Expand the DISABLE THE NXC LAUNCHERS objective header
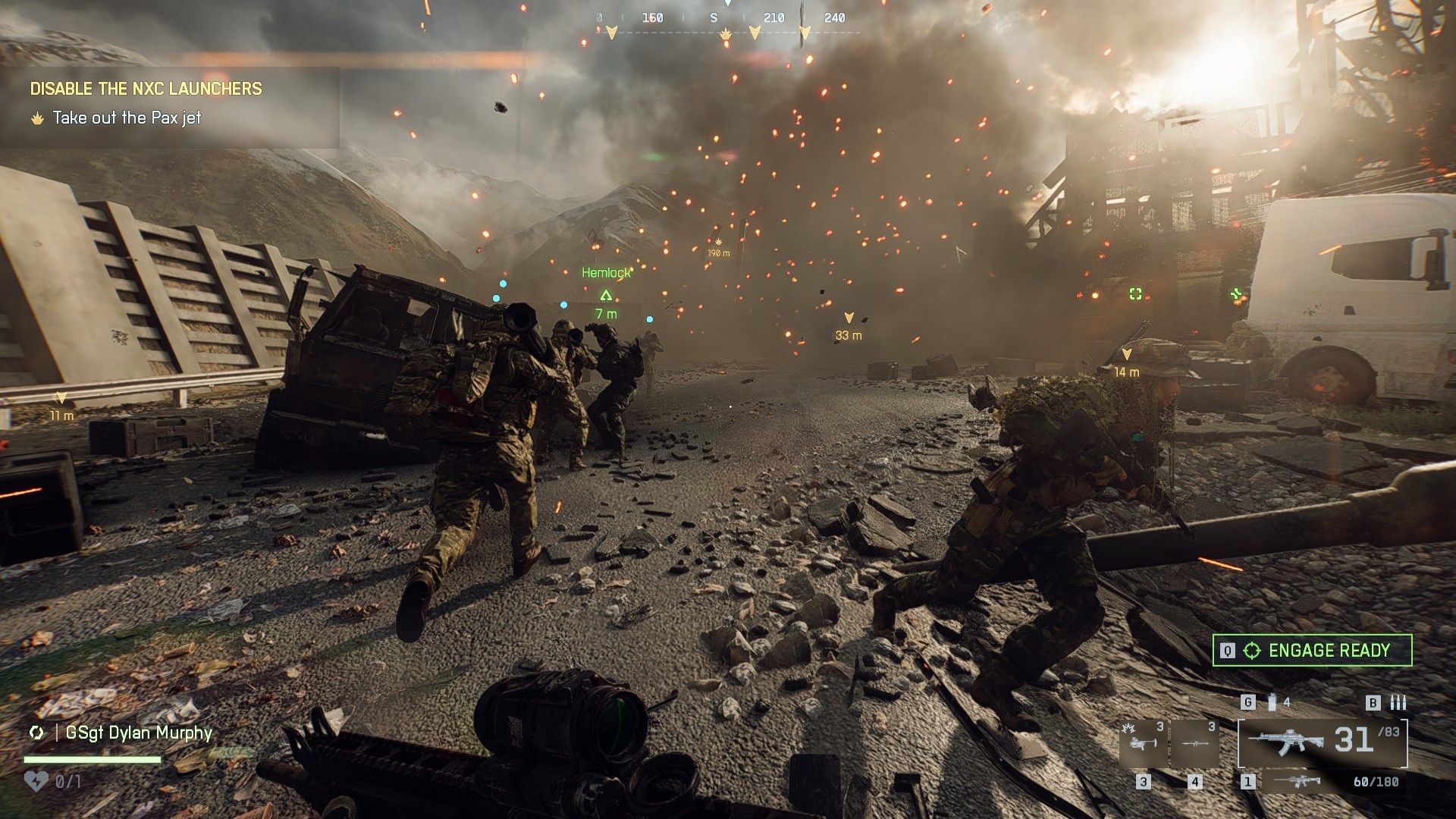1456x819 pixels. coord(144,89)
